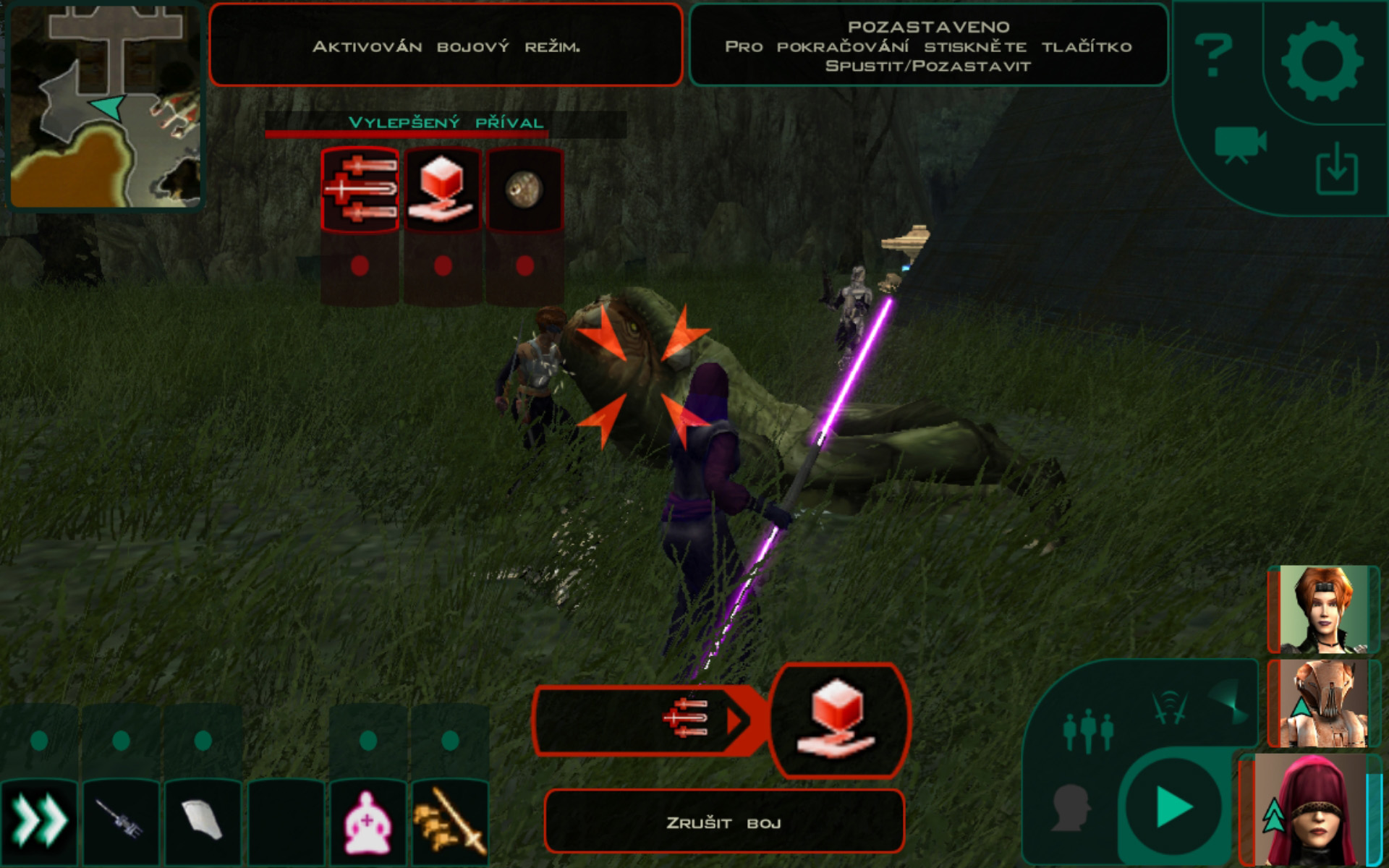This screenshot has height=868, width=1389.
Task: Select the triple-sword attack on the target
Action: tap(360, 190)
